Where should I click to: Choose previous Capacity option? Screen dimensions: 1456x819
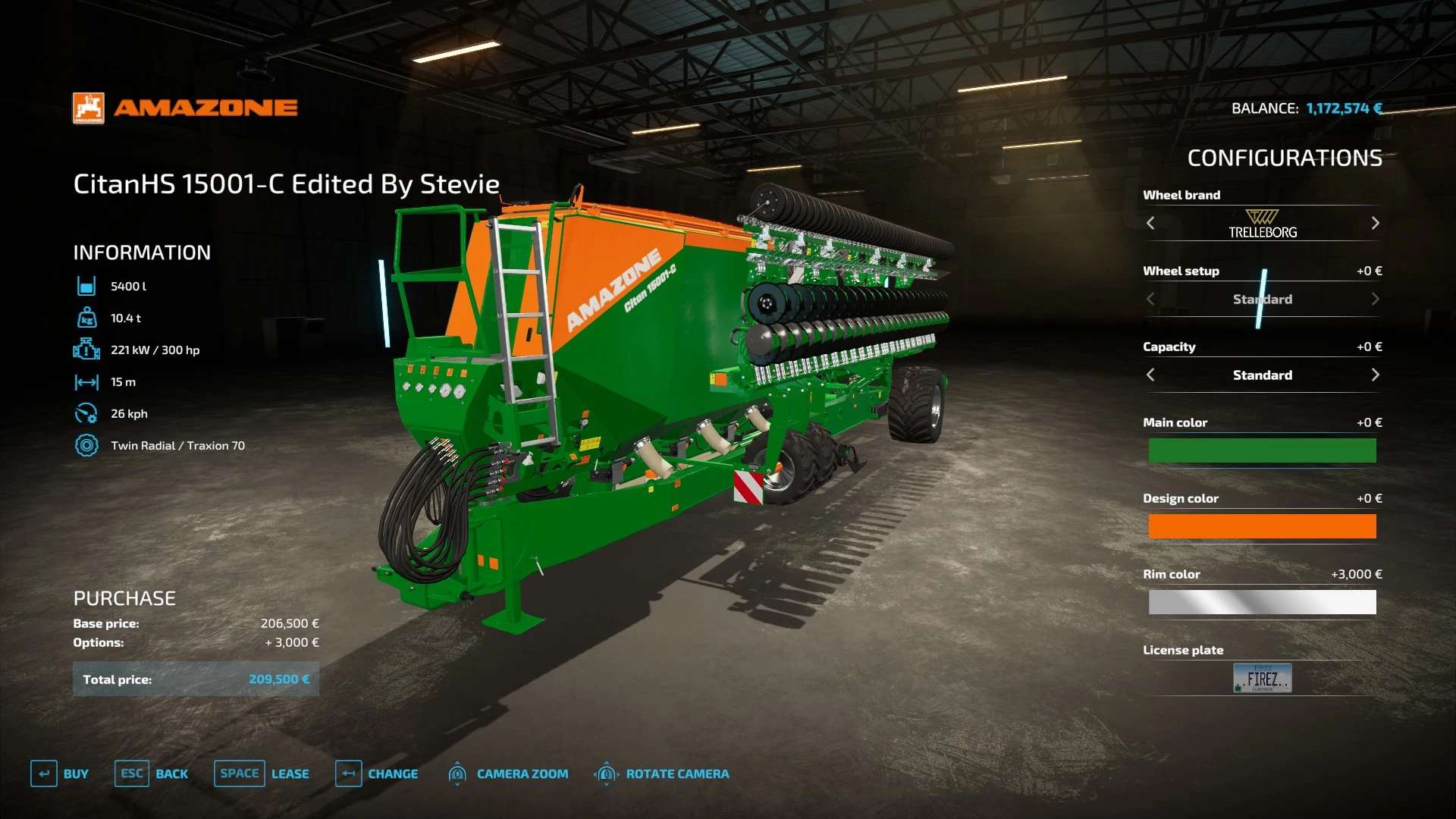(1150, 375)
